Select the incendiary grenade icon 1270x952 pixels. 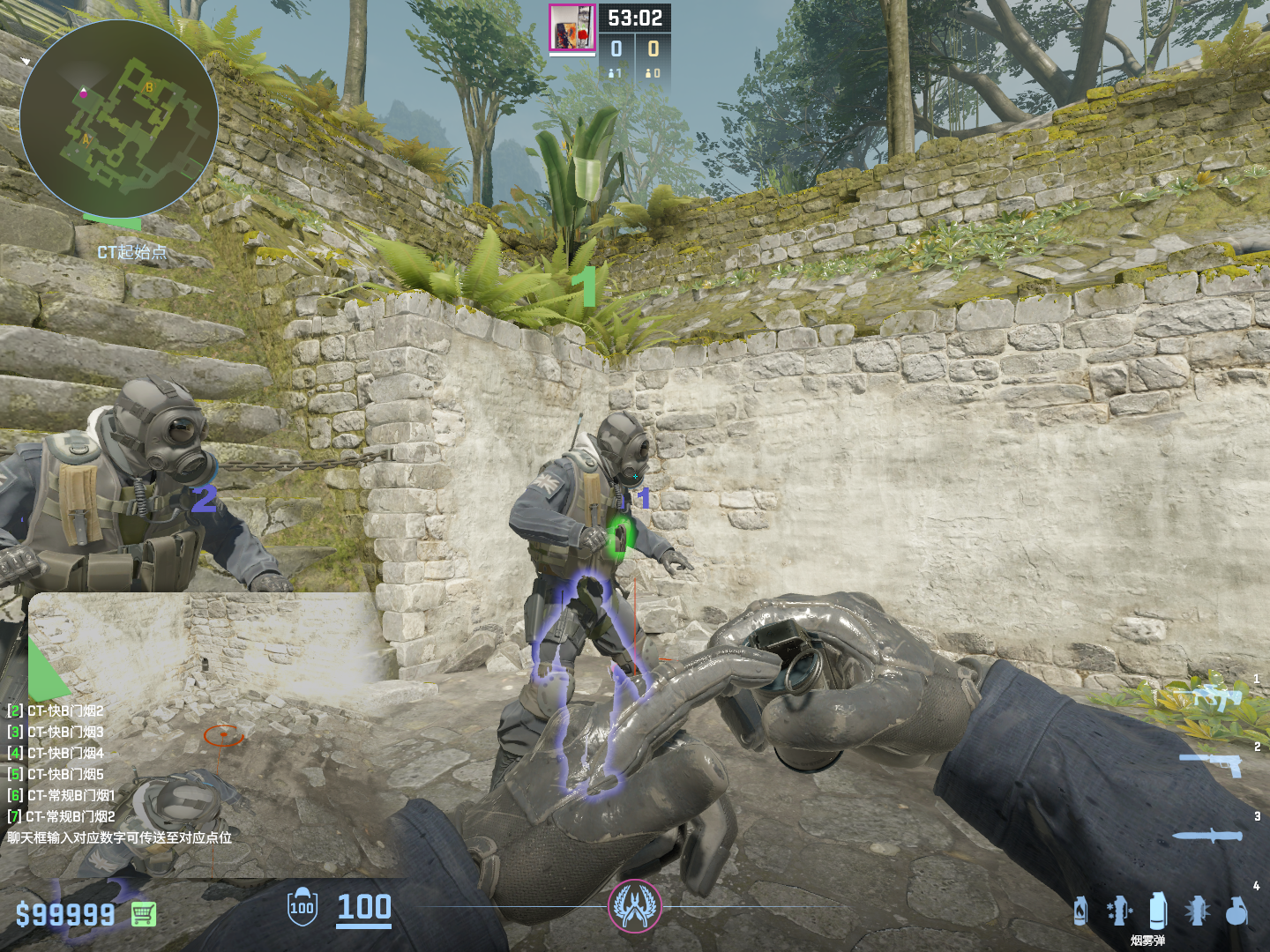1080,911
